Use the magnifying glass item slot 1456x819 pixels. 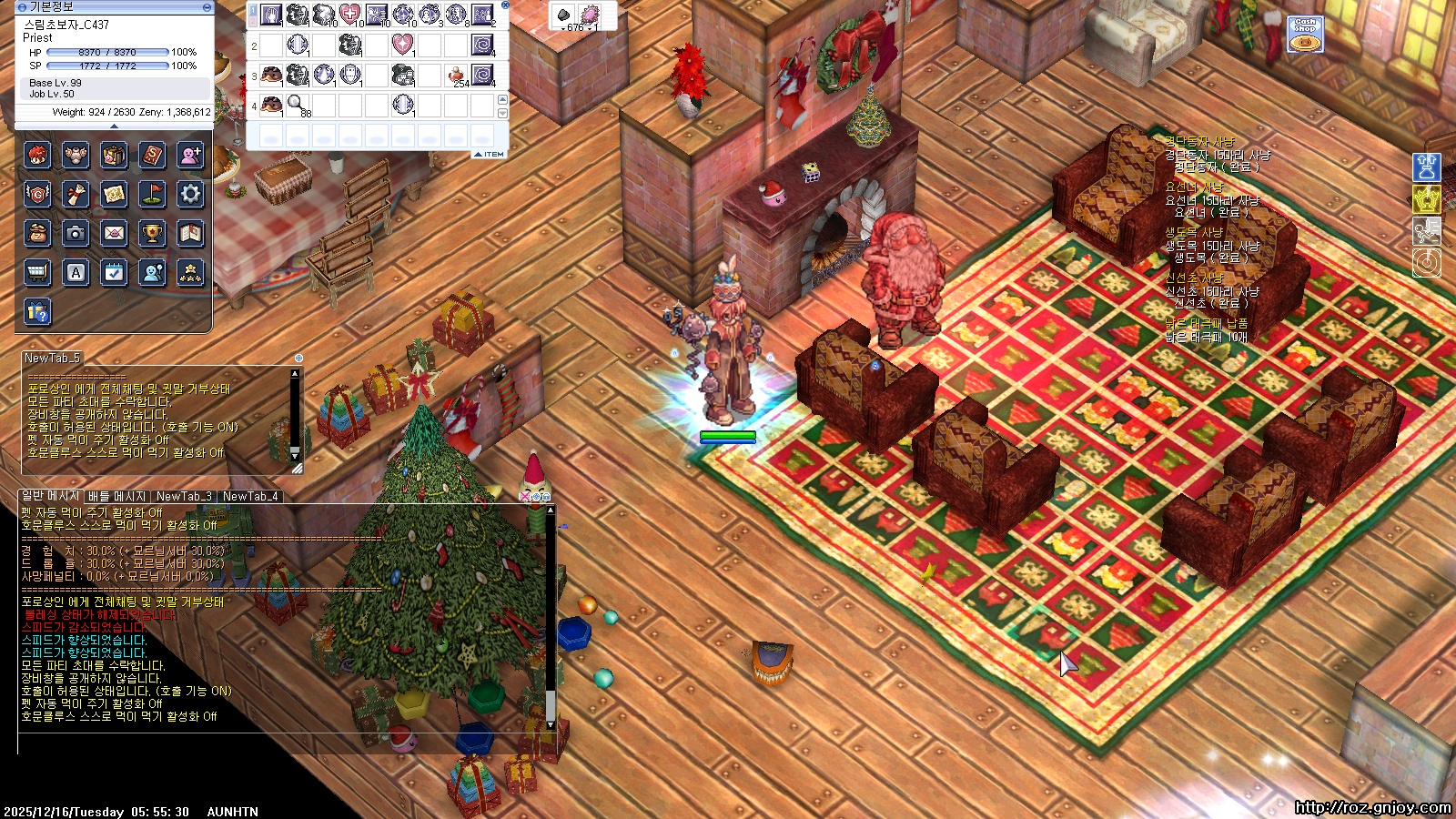(x=298, y=105)
